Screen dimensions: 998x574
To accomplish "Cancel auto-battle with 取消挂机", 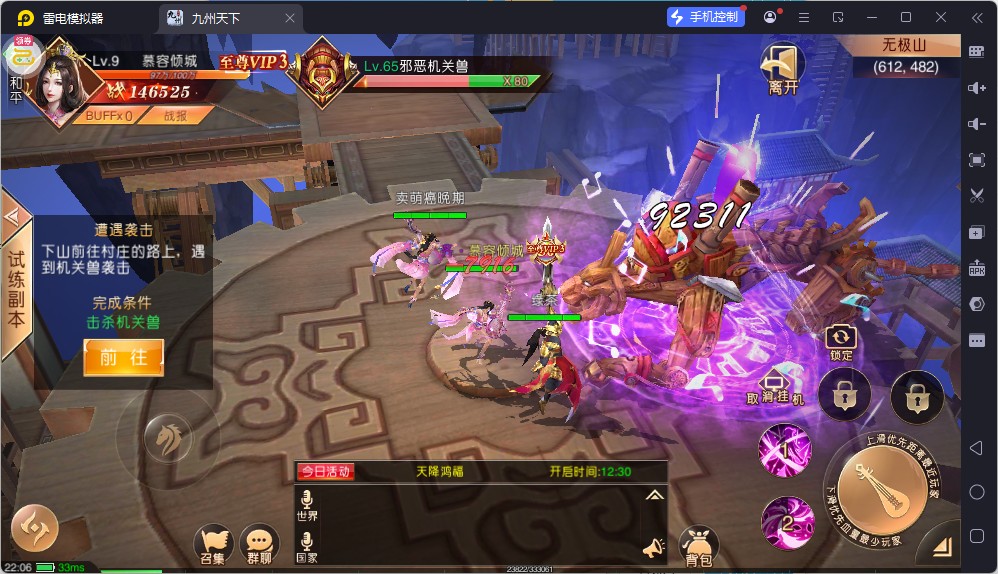I will coord(776,387).
